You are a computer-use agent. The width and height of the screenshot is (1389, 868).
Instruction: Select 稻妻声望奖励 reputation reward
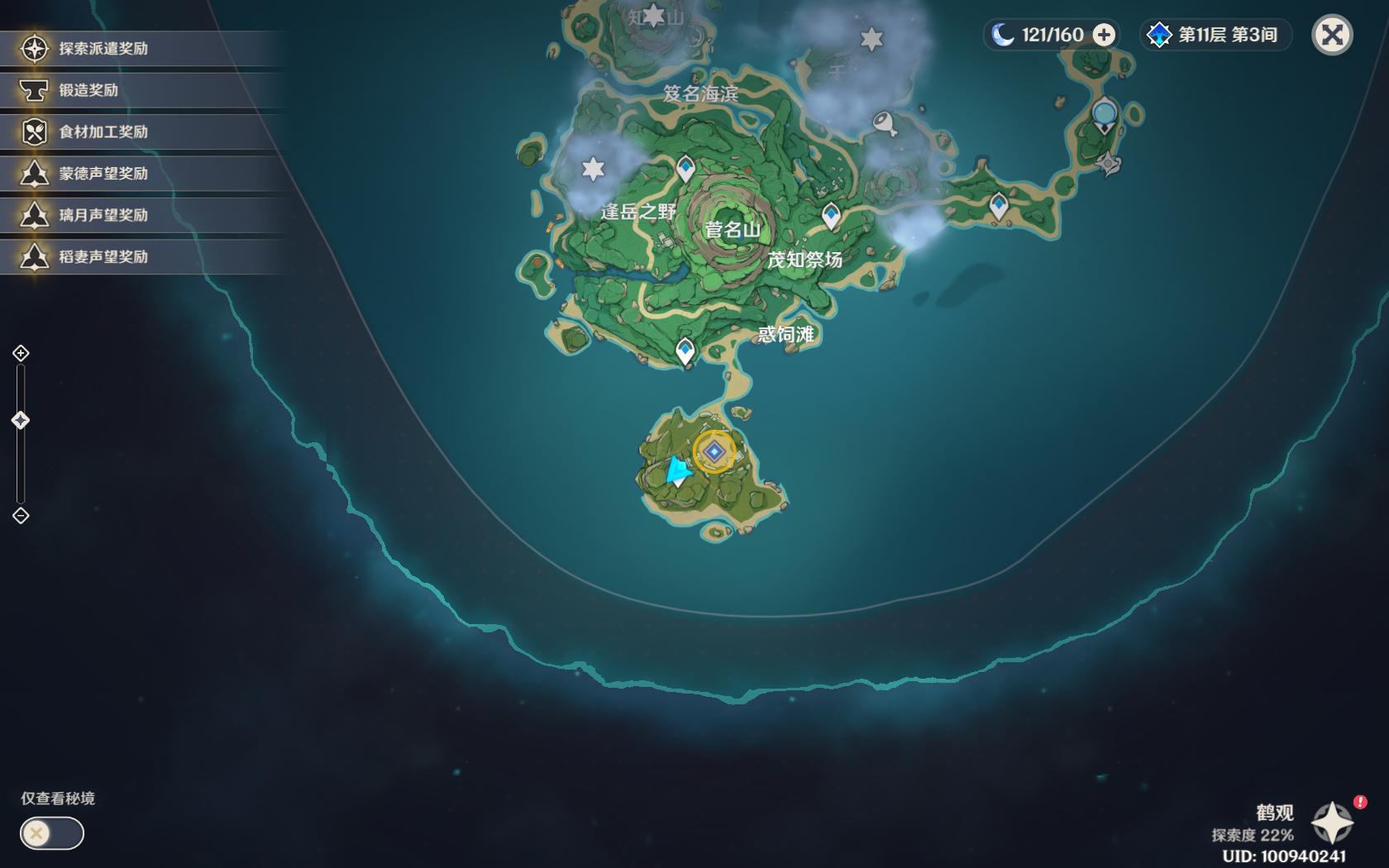click(x=103, y=257)
